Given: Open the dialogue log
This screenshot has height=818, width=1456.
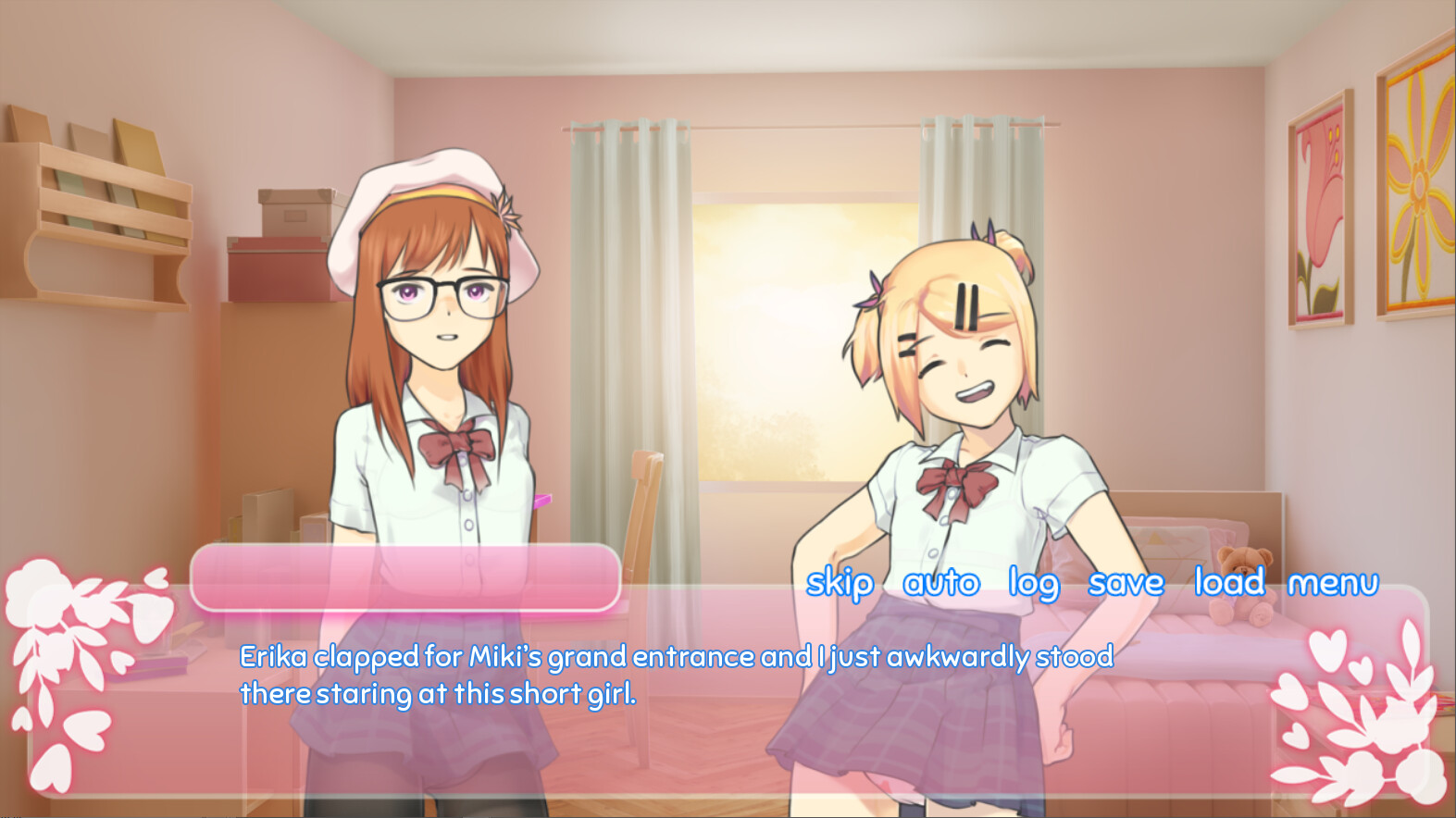Looking at the screenshot, I should [x=1034, y=583].
